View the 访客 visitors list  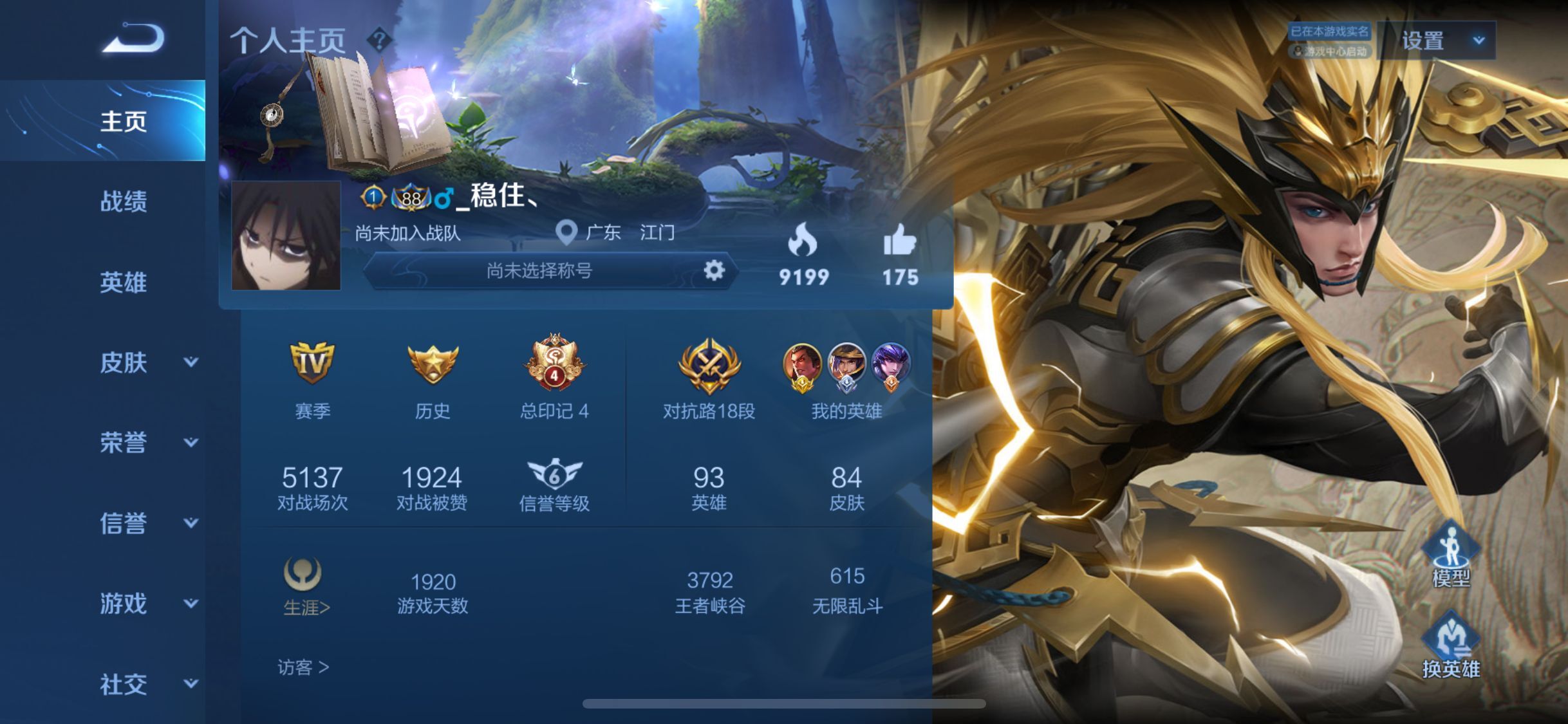point(303,667)
